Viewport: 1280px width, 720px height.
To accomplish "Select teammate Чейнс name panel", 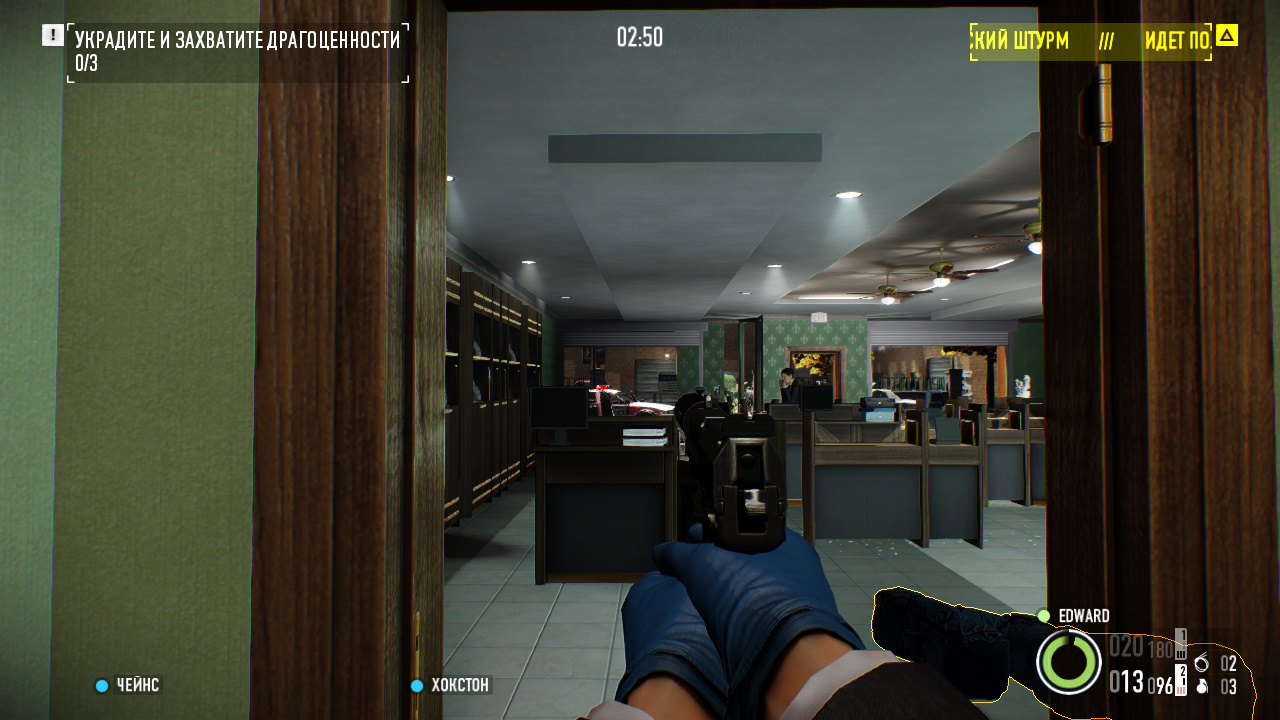I will click(x=127, y=685).
